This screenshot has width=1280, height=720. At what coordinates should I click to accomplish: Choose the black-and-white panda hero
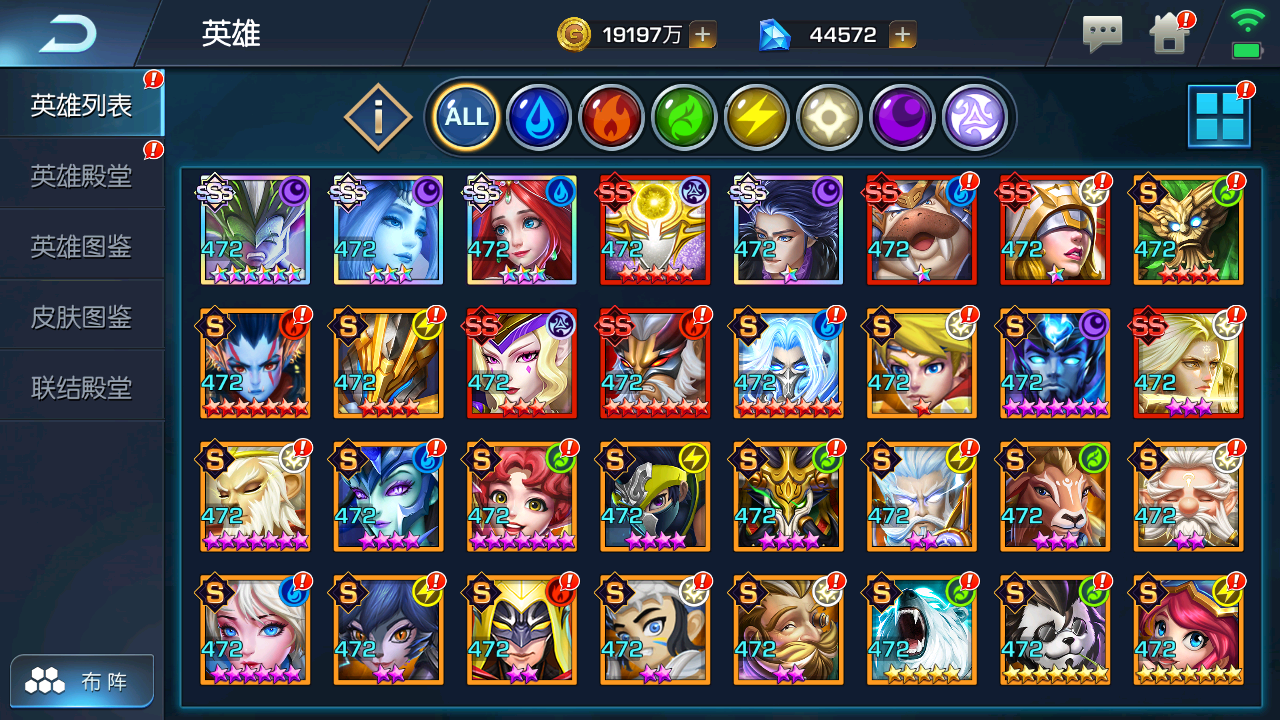(1055, 630)
